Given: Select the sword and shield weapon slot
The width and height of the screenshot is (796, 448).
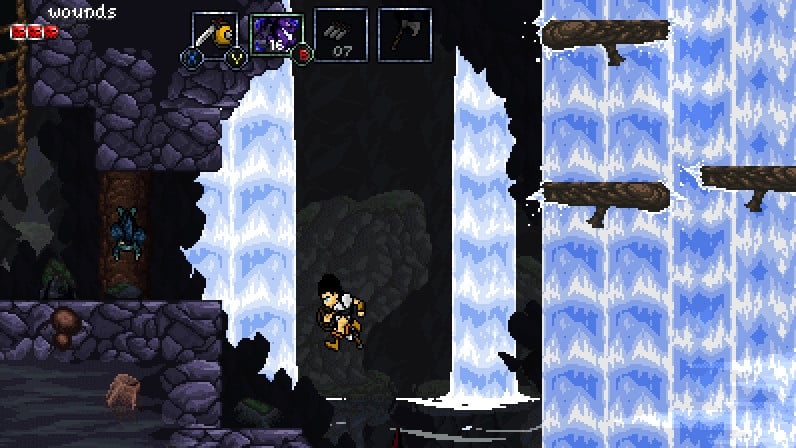Looking at the screenshot, I should pyautogui.click(x=215, y=35).
